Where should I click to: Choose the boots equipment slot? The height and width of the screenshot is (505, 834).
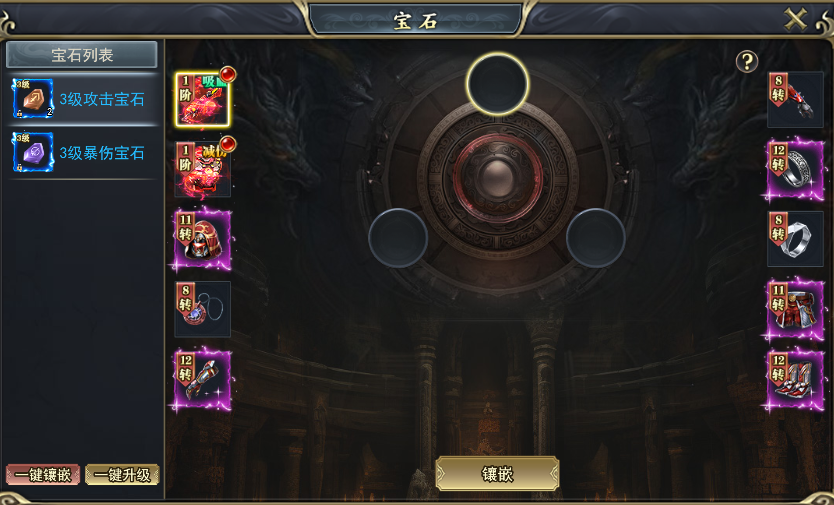coord(795,379)
